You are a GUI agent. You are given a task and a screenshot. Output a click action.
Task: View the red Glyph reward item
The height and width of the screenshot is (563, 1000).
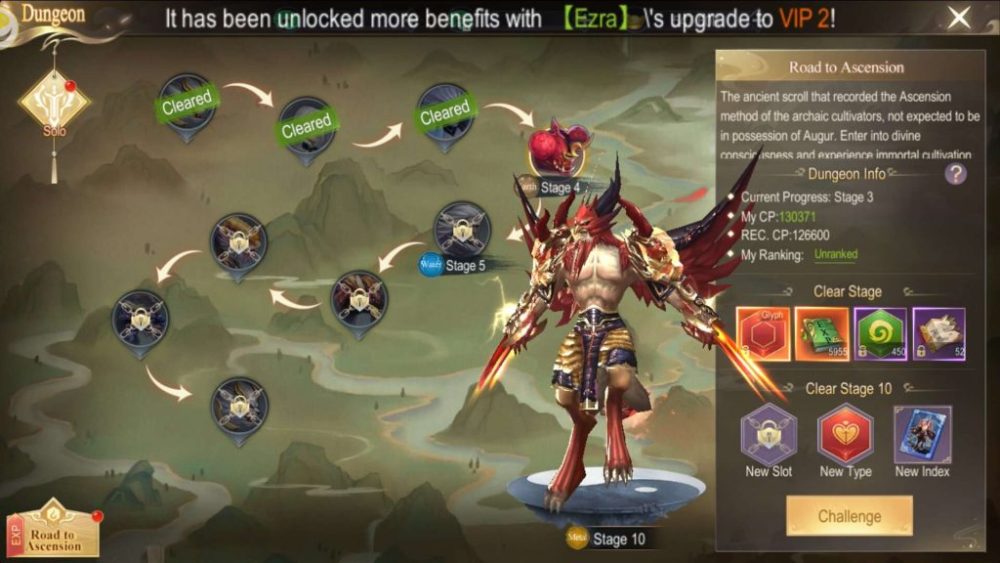coord(763,333)
